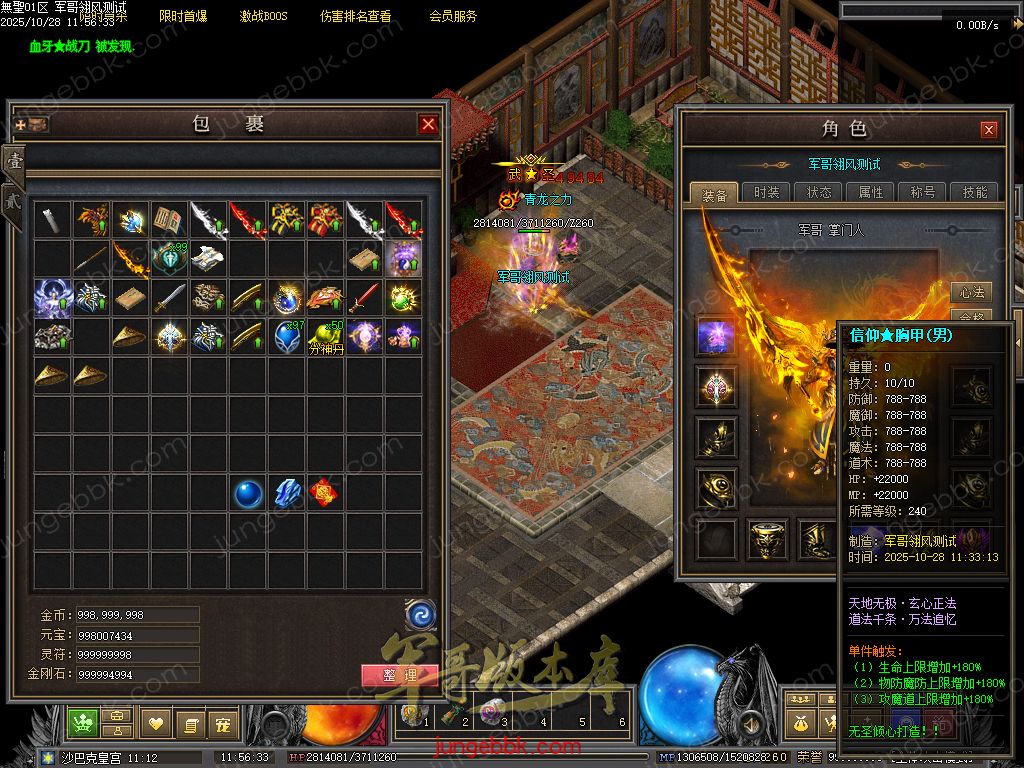1024x768 pixels.
Task: Select the red envelope item in bag
Action: pyautogui.click(x=323, y=492)
